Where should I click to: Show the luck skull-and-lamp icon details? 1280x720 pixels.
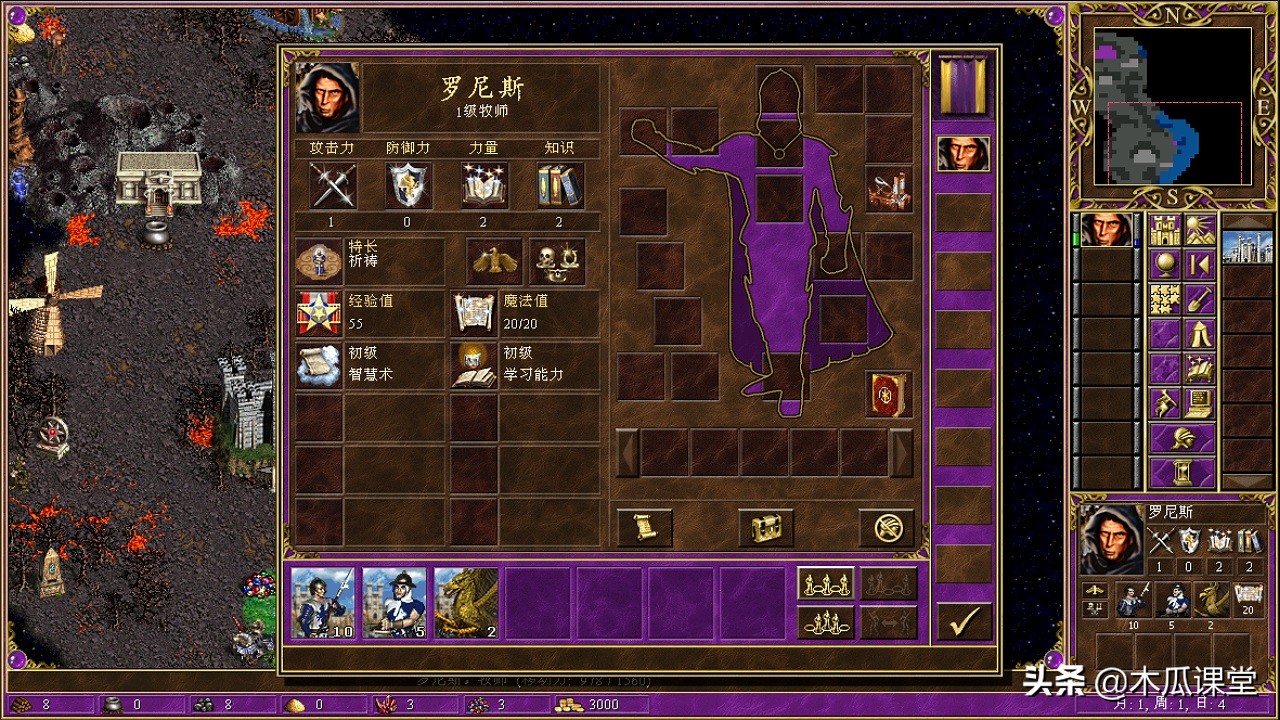tap(557, 262)
